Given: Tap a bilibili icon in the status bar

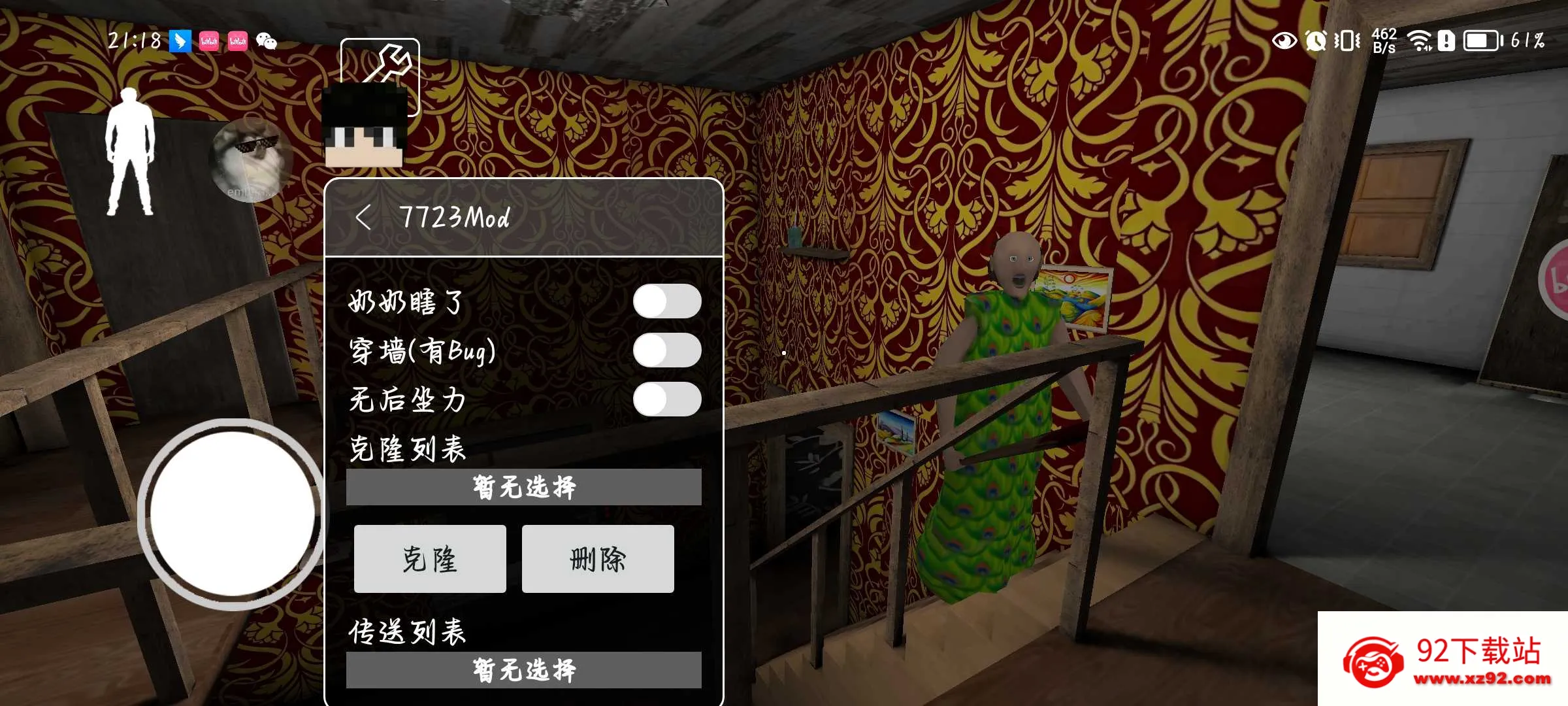Looking at the screenshot, I should click(209, 41).
